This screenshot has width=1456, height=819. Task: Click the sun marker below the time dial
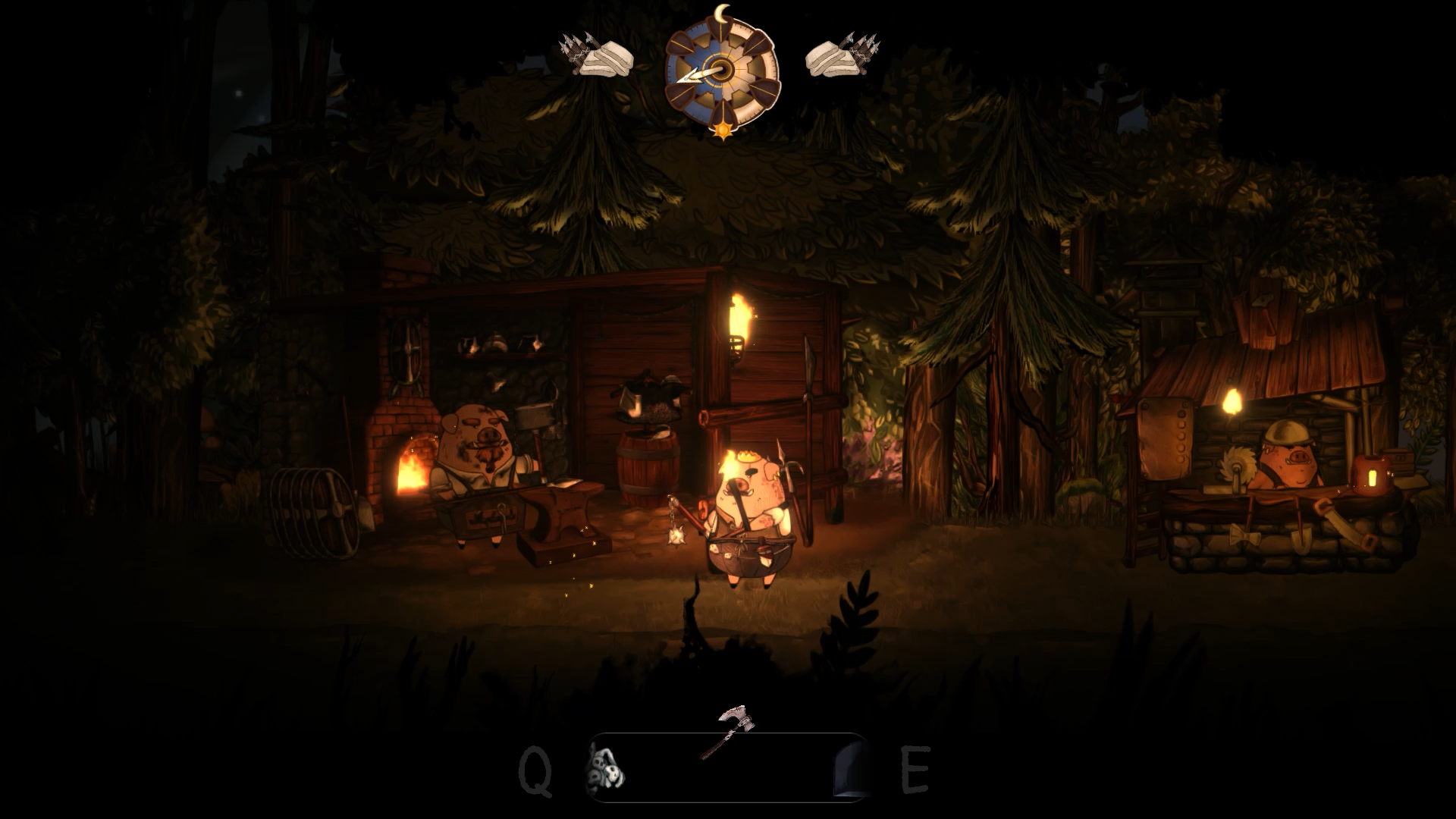pos(722,129)
